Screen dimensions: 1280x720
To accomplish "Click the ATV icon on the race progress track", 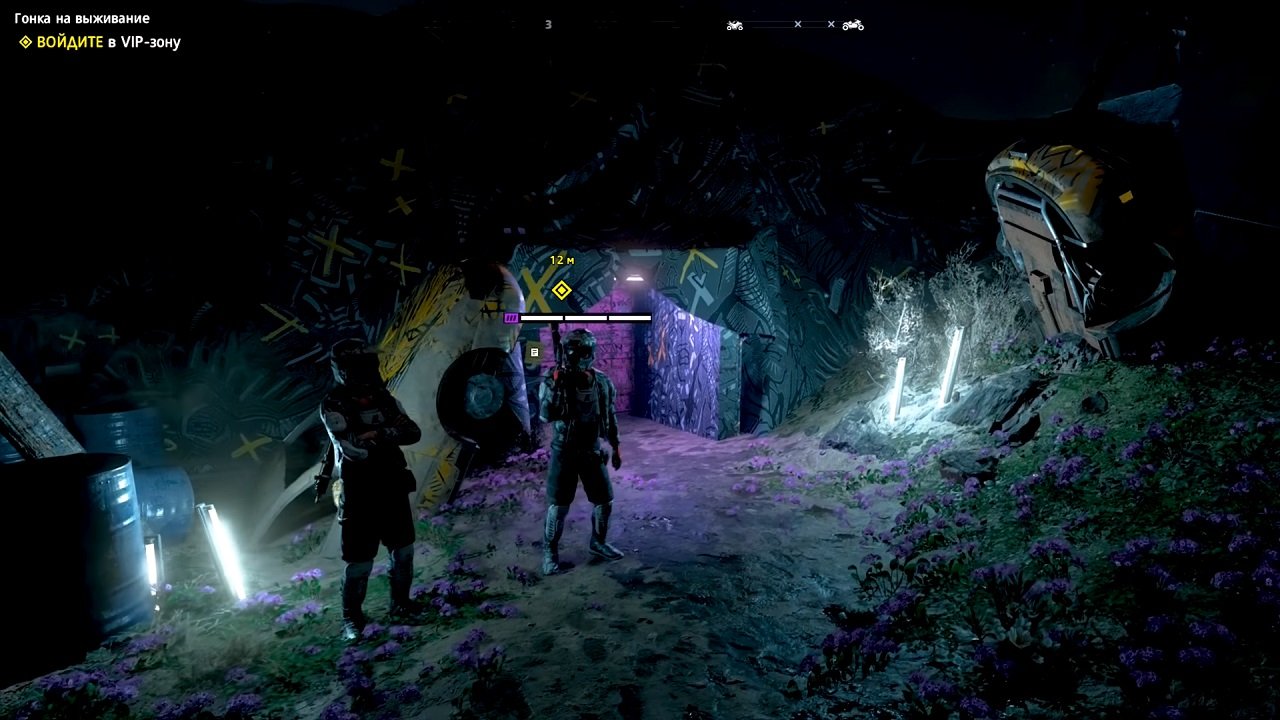I will 735,24.
